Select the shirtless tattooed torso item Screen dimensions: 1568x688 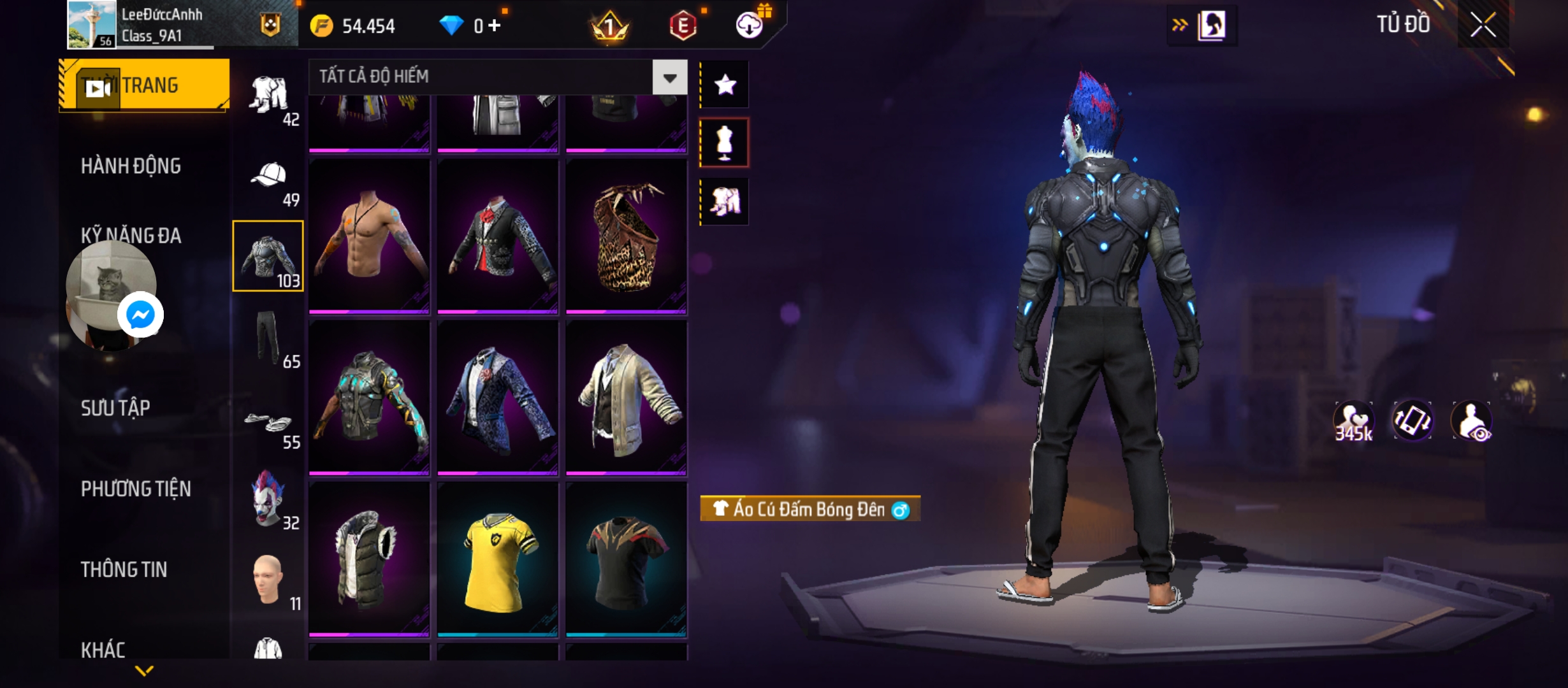click(x=369, y=236)
